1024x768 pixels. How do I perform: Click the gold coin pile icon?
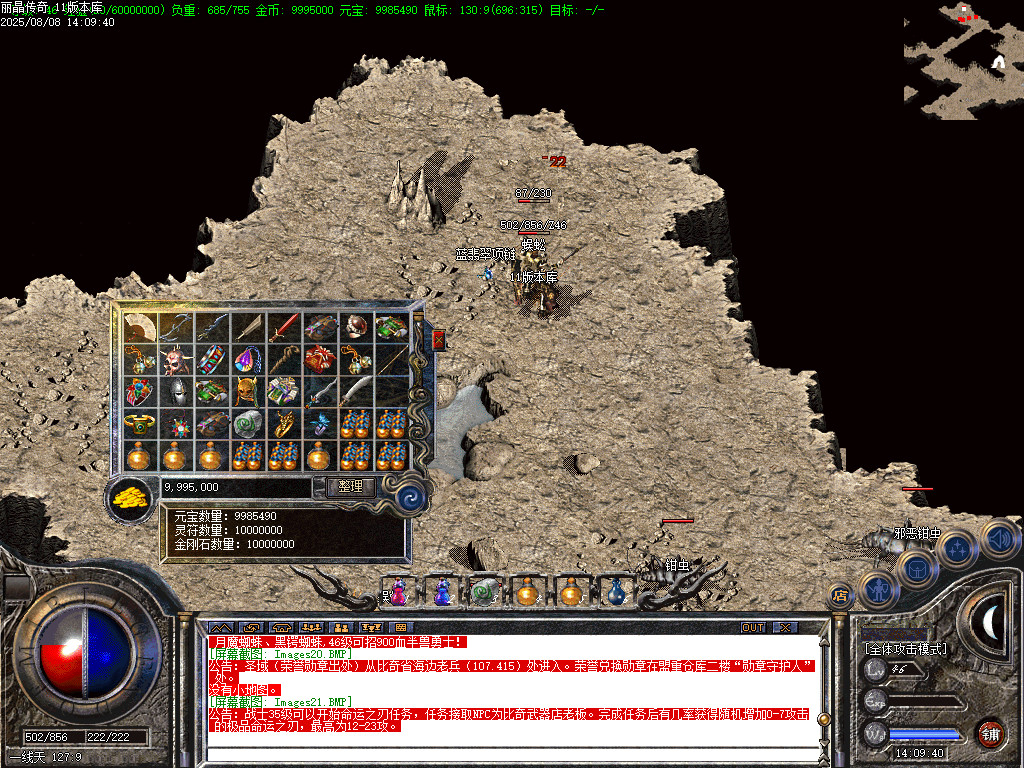click(x=129, y=495)
